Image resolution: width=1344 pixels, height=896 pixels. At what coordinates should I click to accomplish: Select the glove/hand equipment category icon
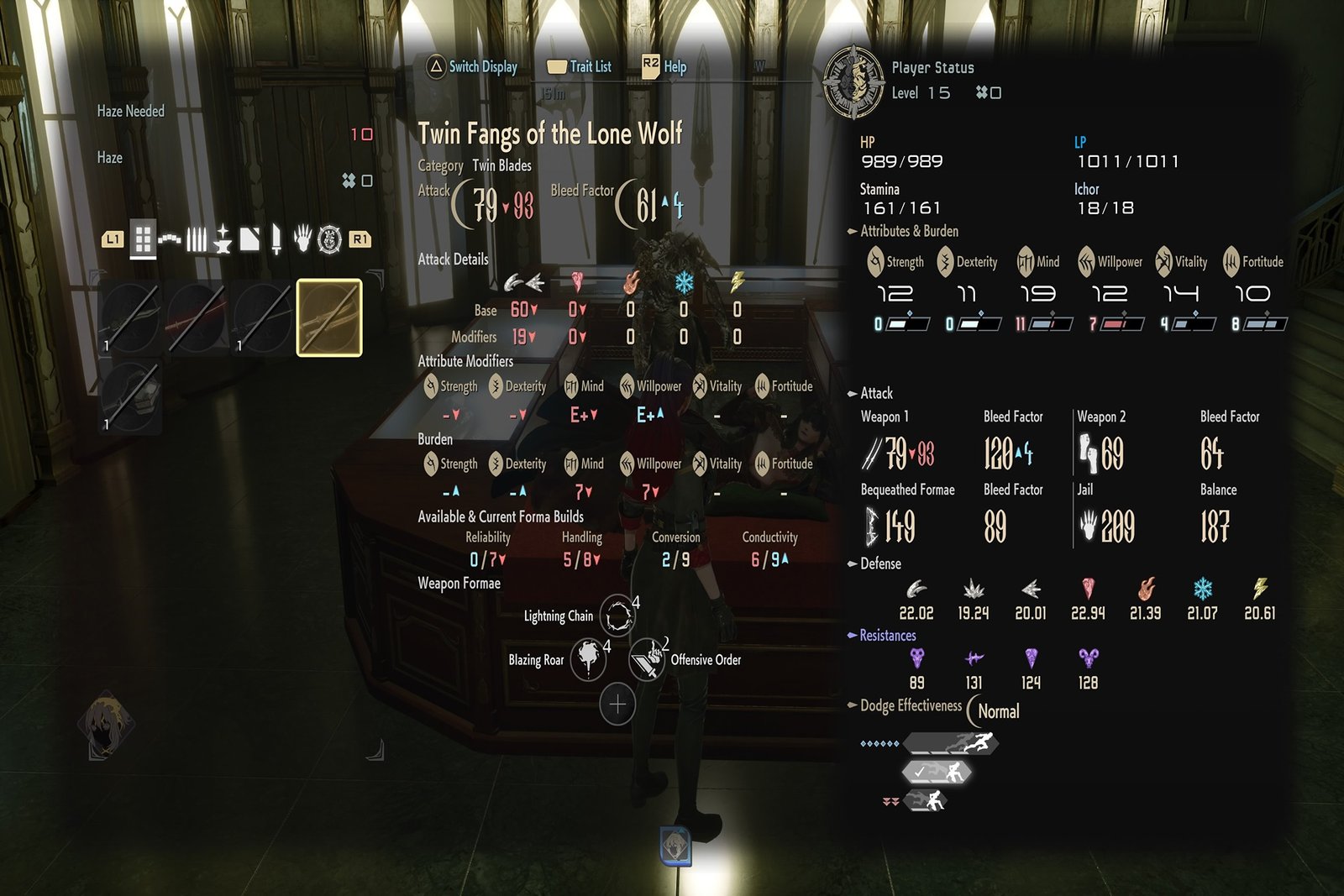(x=302, y=238)
